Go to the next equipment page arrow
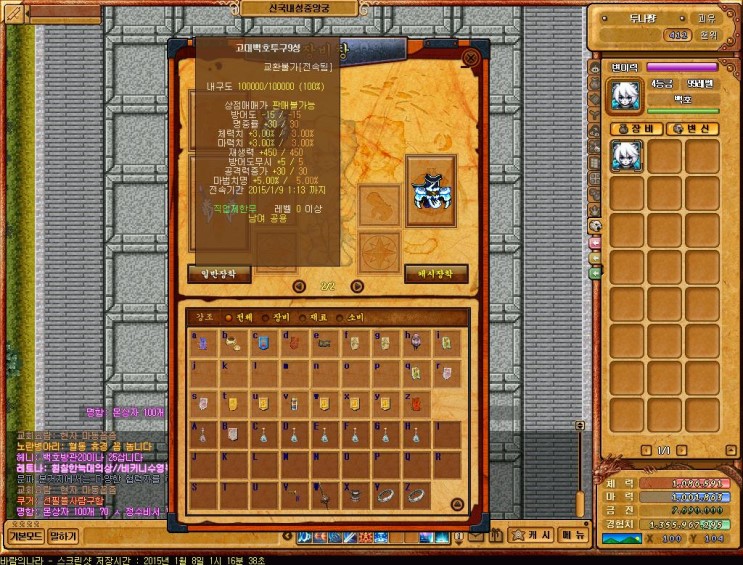743x565 pixels. 357,286
